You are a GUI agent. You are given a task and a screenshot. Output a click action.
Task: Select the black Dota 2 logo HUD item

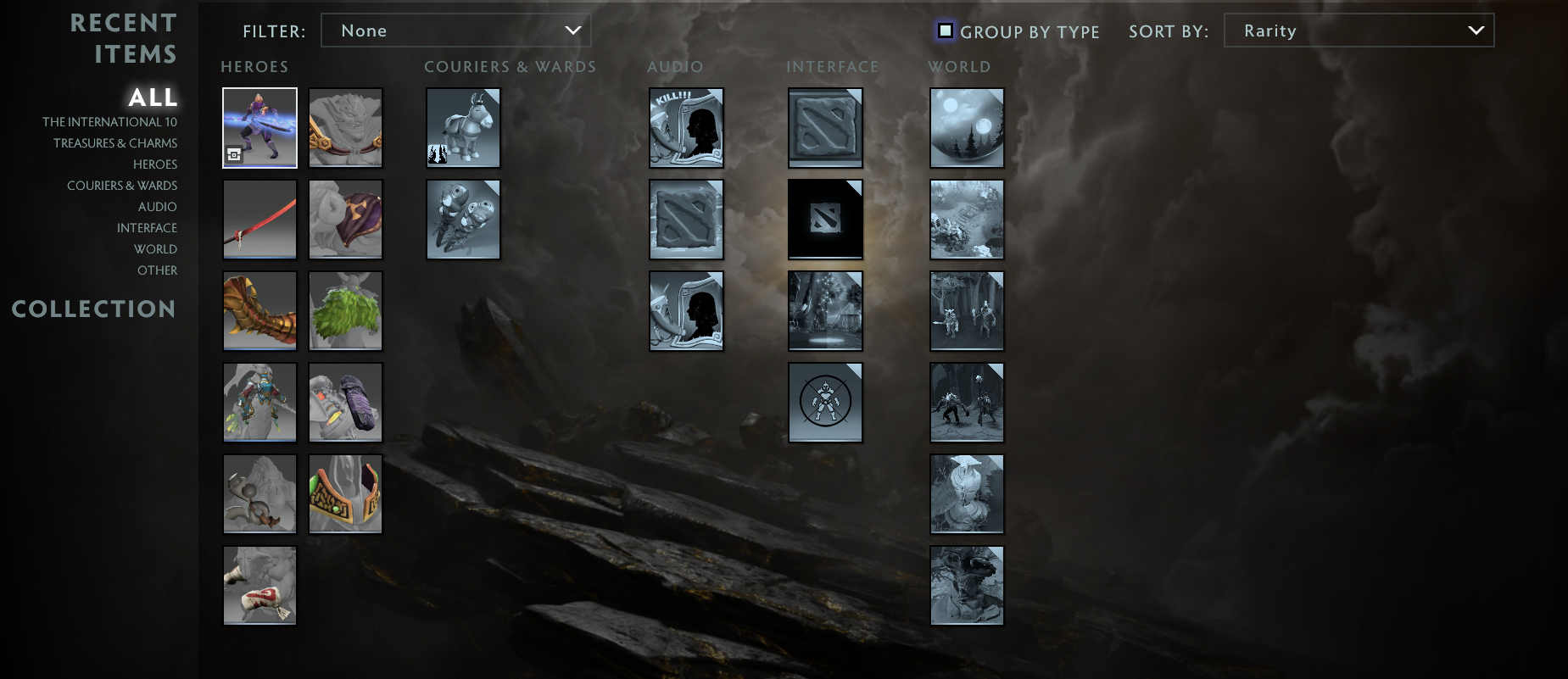pos(825,219)
